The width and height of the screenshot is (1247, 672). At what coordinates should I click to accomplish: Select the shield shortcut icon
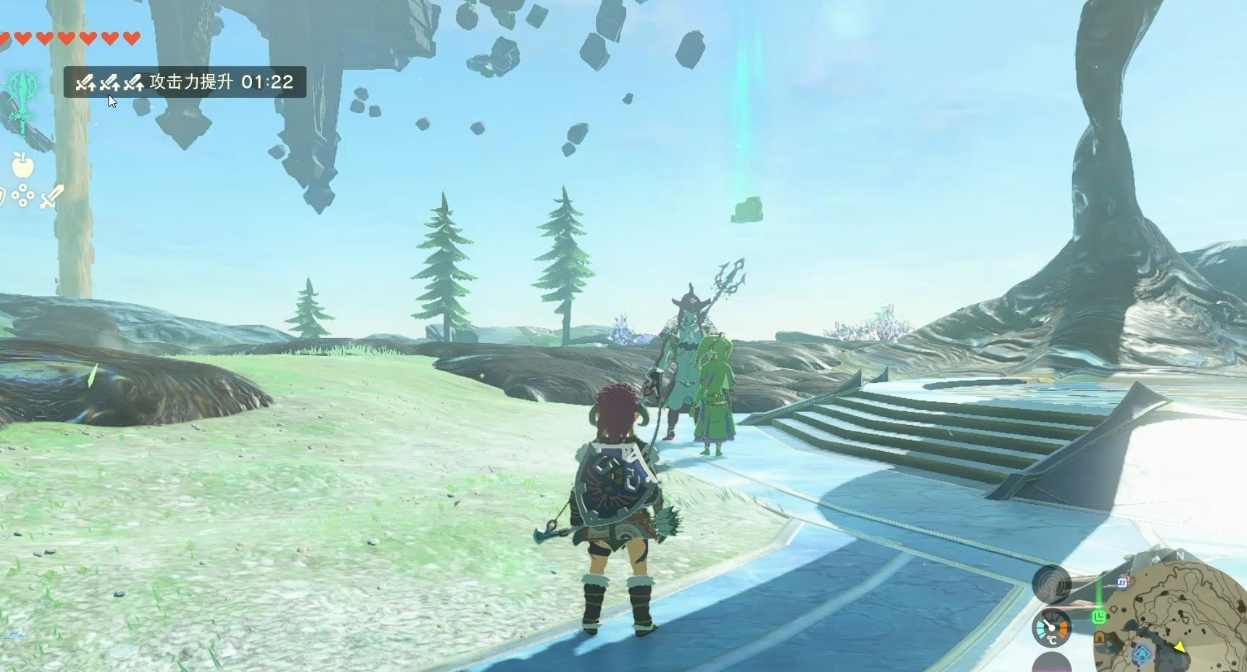coord(3,197)
